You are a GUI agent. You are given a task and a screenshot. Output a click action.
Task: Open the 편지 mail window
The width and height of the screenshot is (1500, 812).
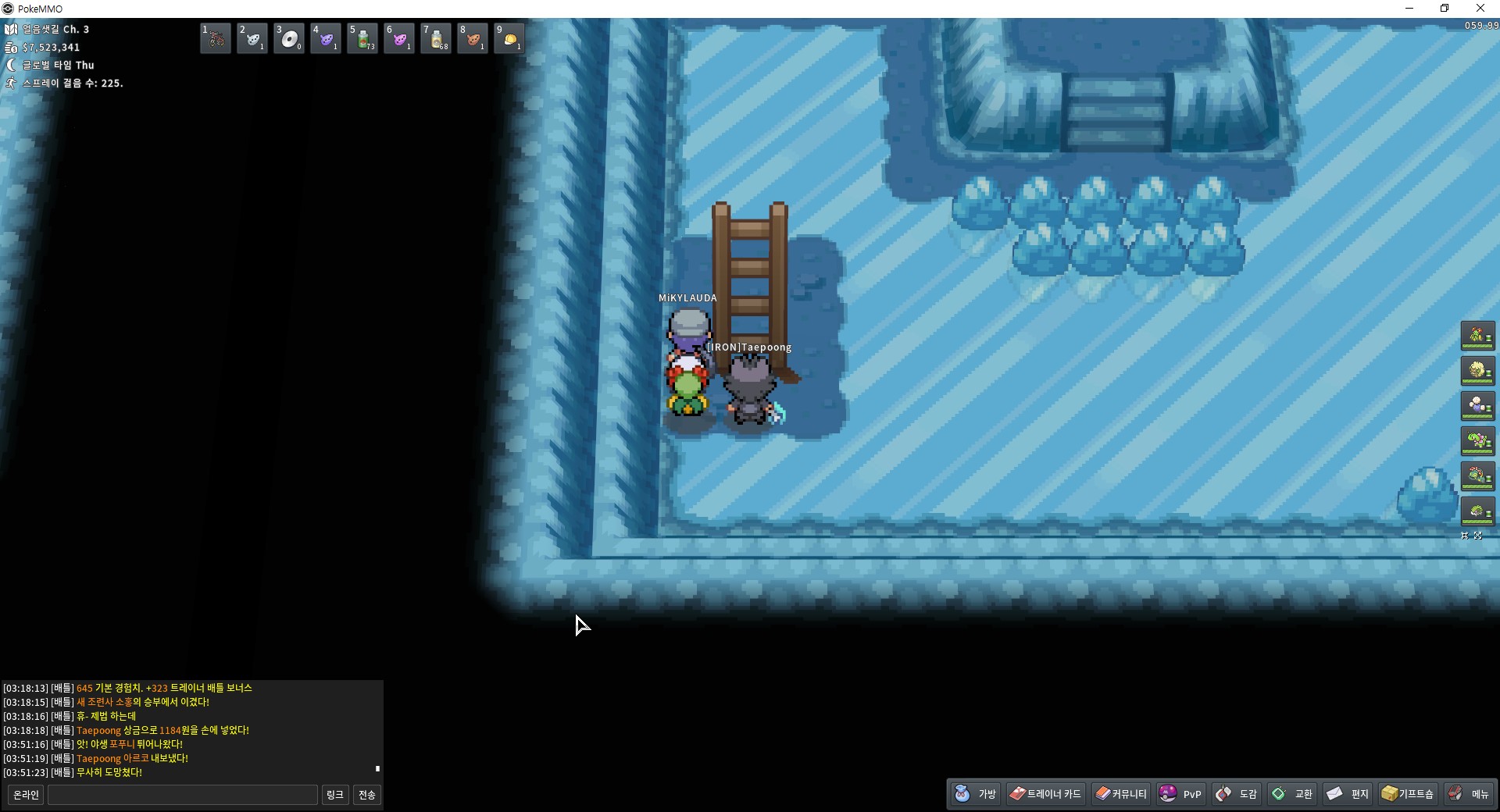tap(1348, 794)
